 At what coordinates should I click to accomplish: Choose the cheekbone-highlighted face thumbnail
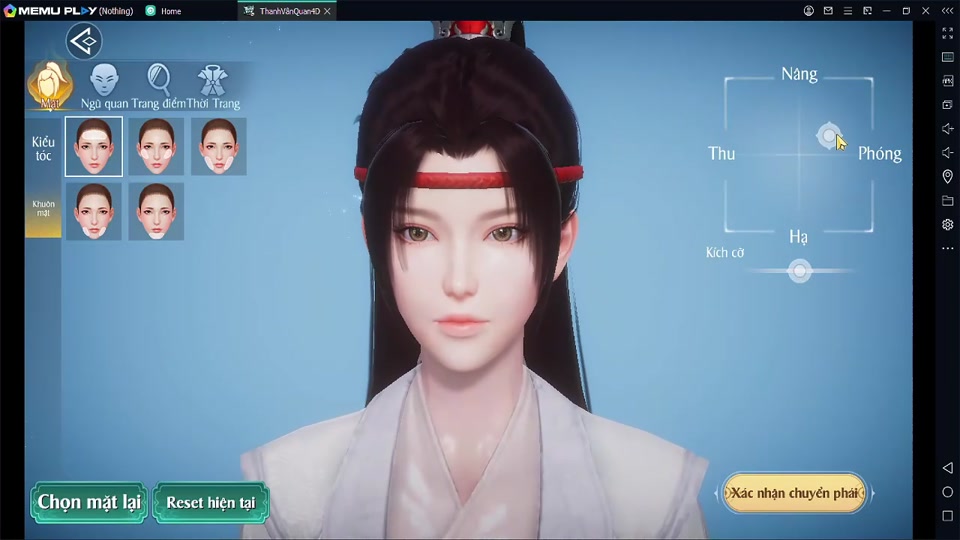pyautogui.click(x=156, y=146)
